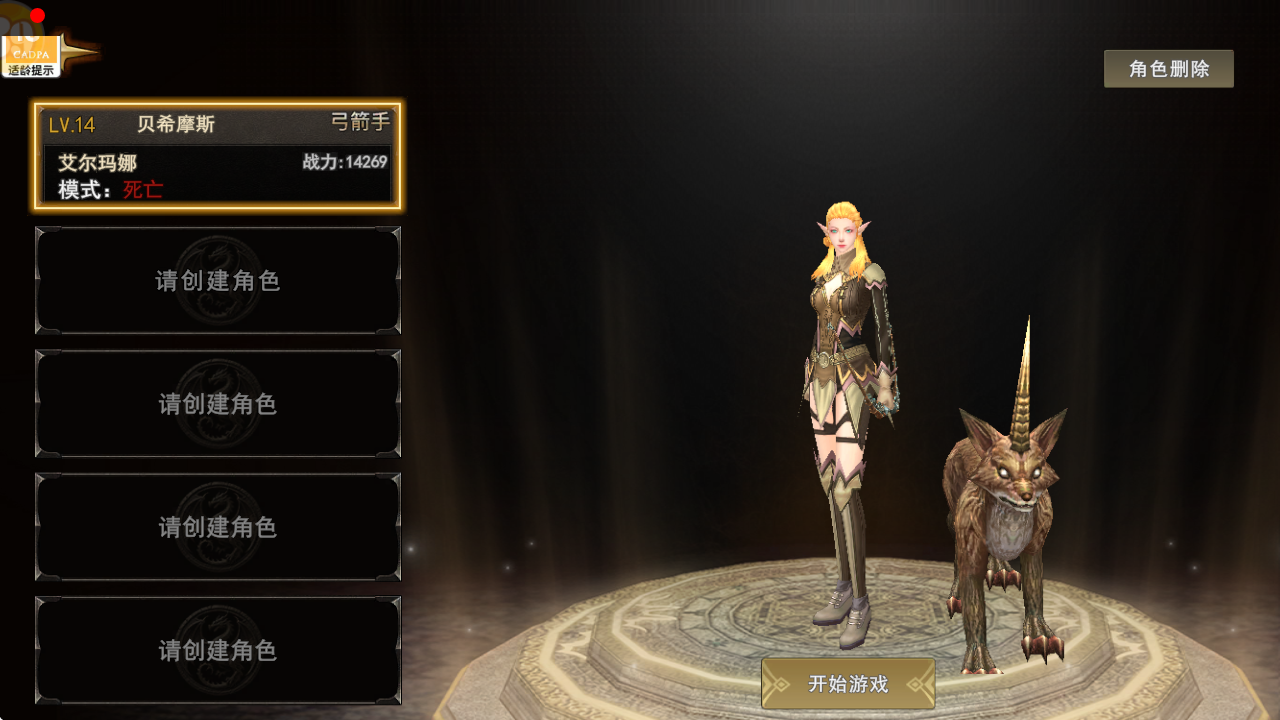1280x720 pixels.
Task: Open the 角色删除 character delete option
Action: click(x=1168, y=69)
